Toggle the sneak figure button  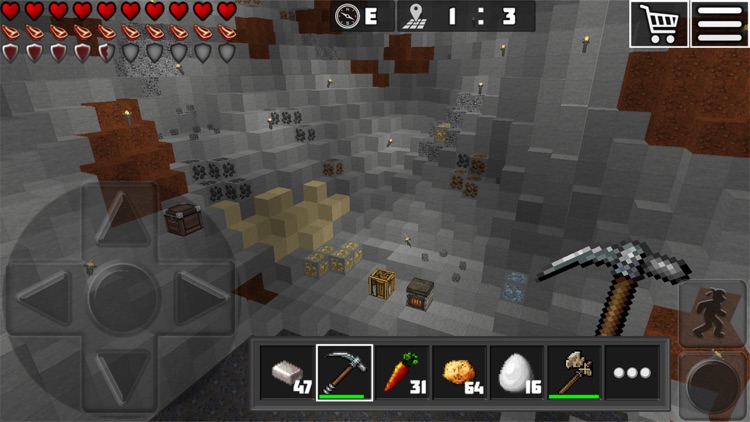point(712,310)
